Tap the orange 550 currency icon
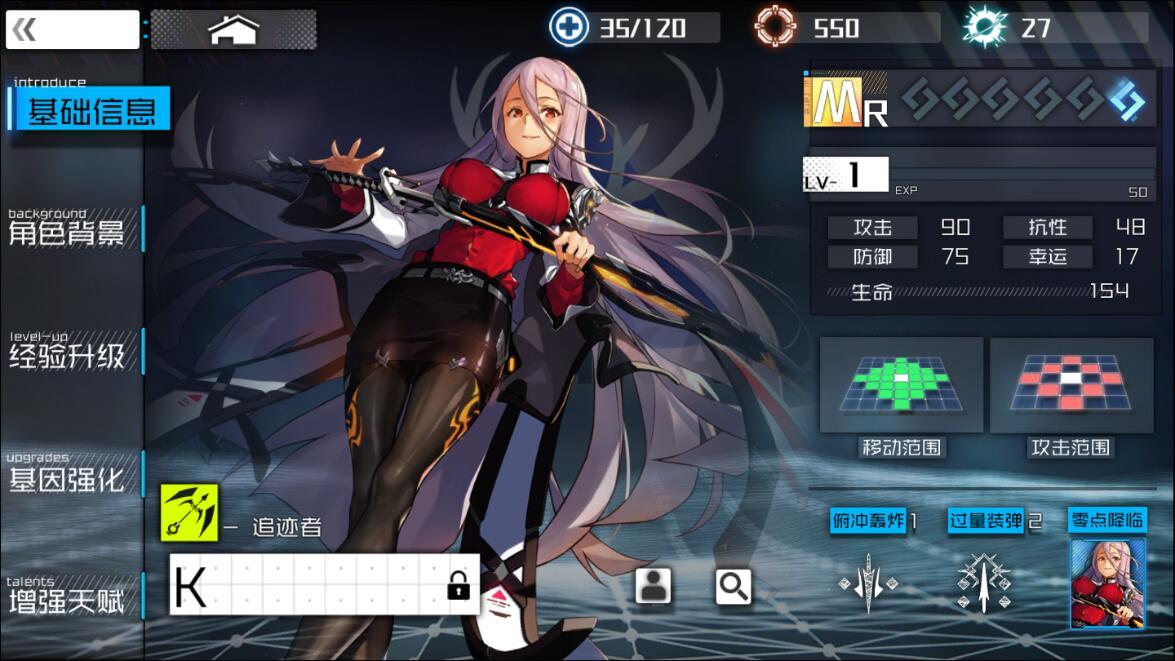The image size is (1175, 661). pos(776,27)
